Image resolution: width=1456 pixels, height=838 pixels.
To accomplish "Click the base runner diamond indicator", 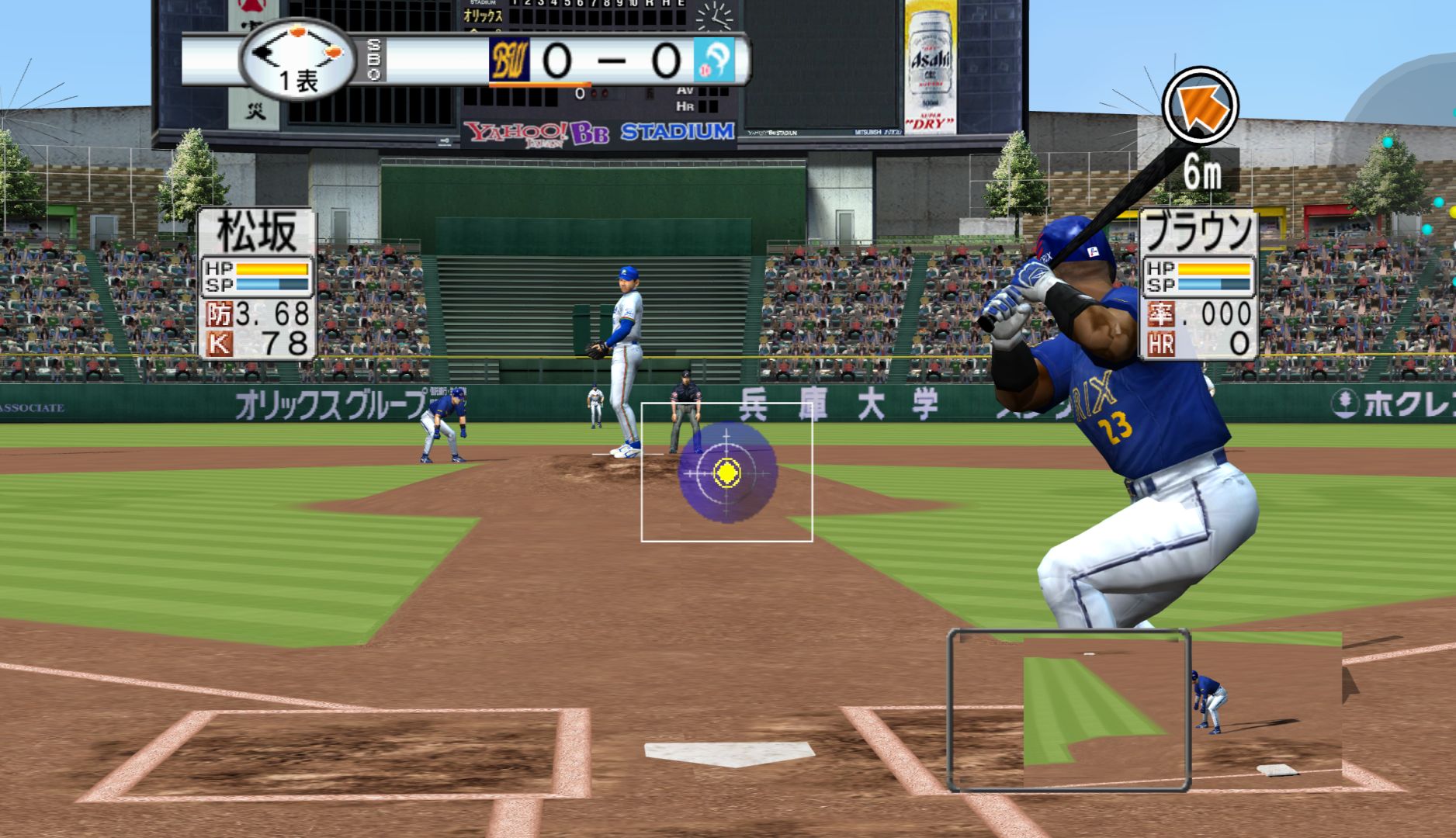I will pos(298,54).
